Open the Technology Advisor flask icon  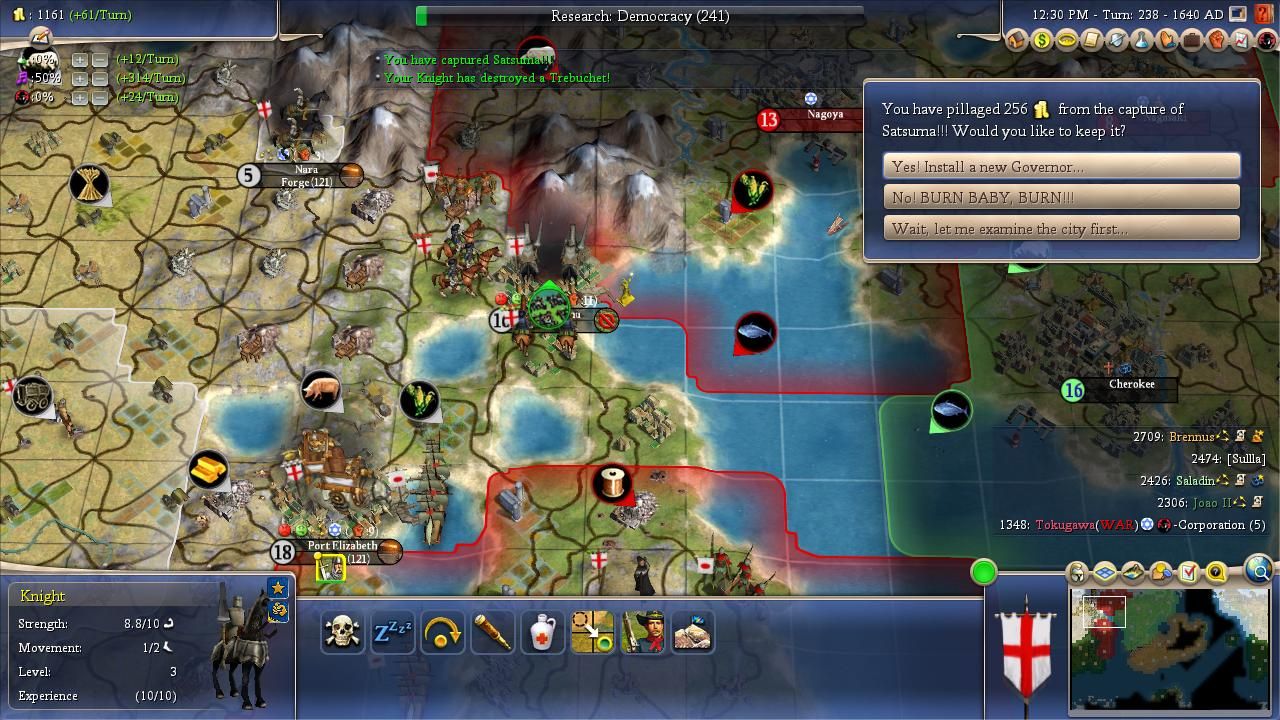coord(1142,41)
